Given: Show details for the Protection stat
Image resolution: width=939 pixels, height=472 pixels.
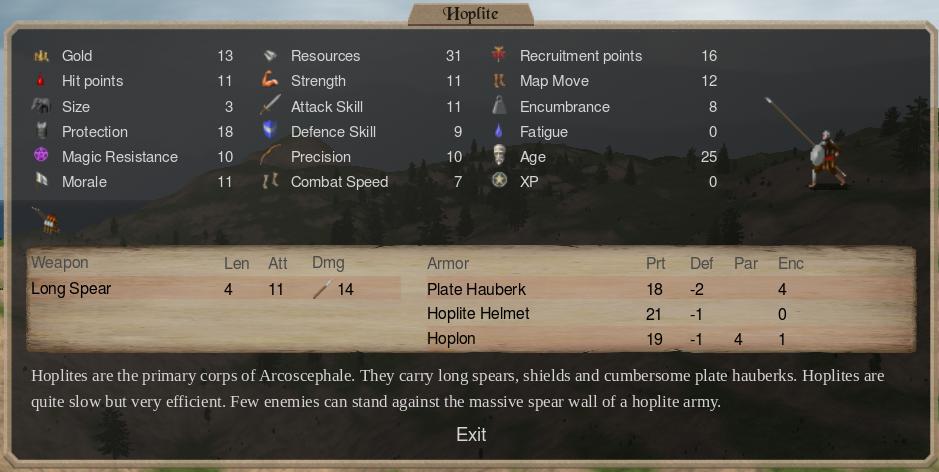Looking at the screenshot, I should click(95, 132).
